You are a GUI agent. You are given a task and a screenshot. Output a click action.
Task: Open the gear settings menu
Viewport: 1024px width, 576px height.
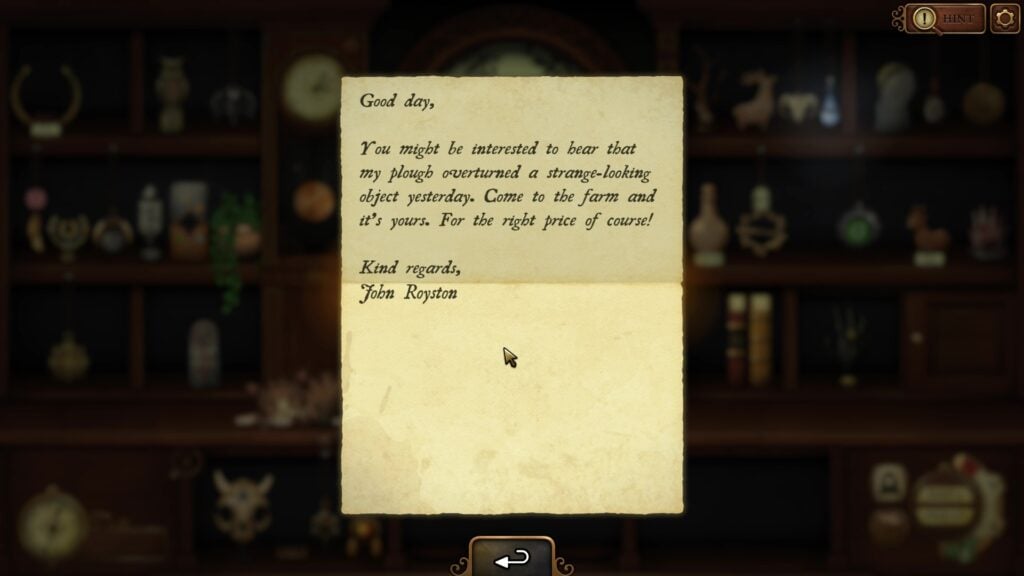1004,18
